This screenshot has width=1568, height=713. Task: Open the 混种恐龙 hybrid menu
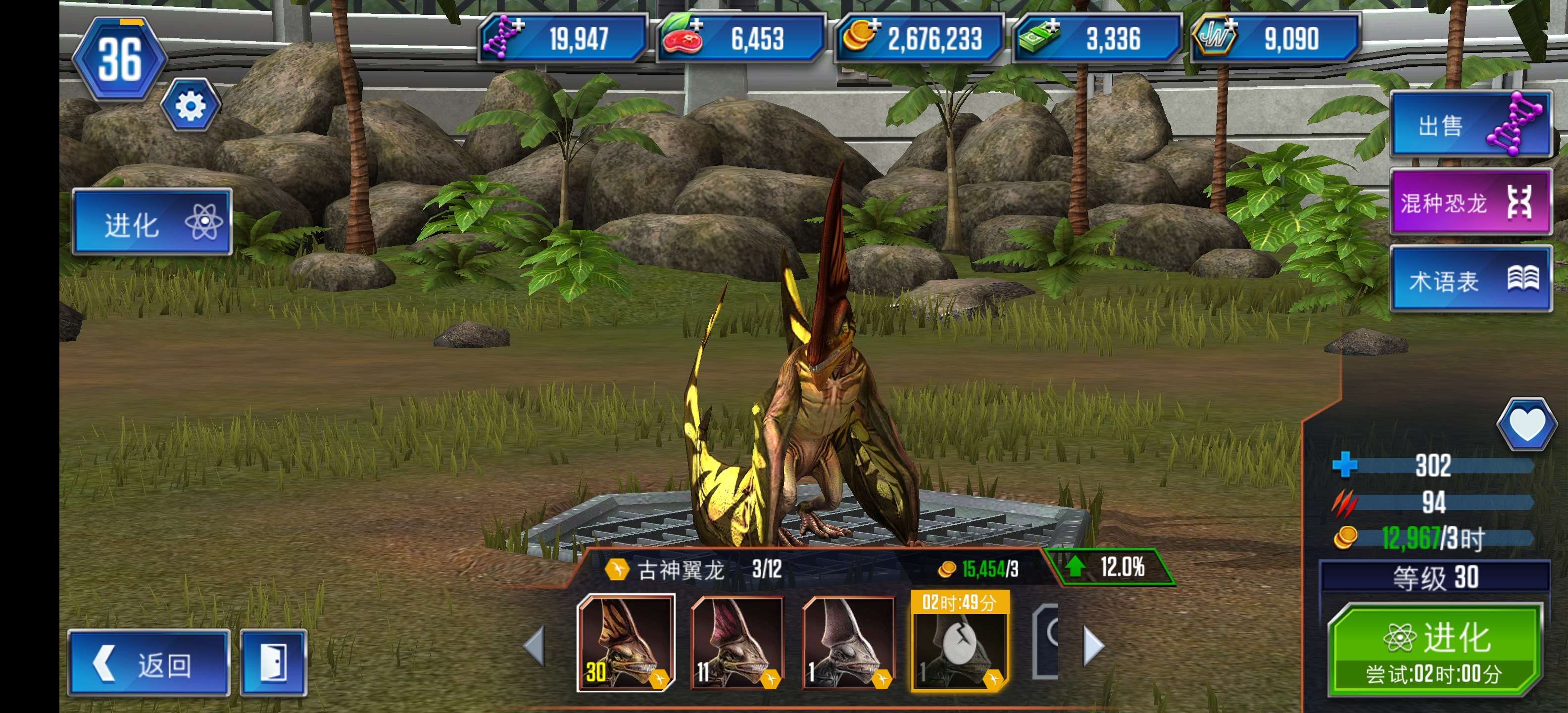coord(1470,202)
